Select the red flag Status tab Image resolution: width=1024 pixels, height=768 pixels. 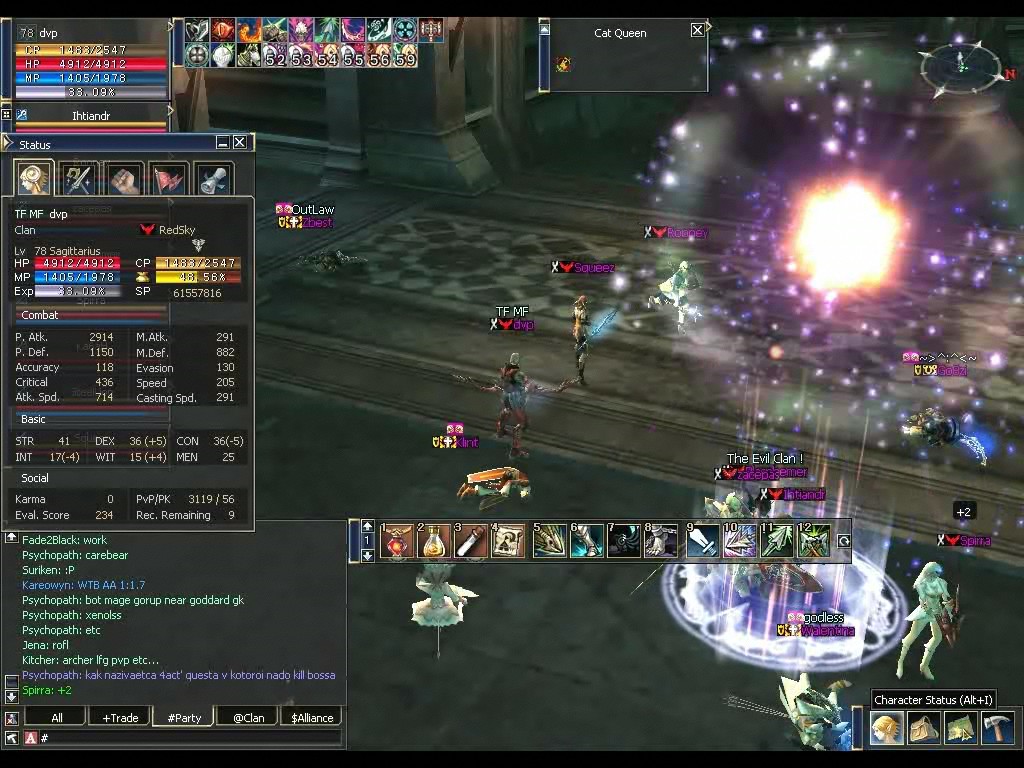tap(168, 180)
